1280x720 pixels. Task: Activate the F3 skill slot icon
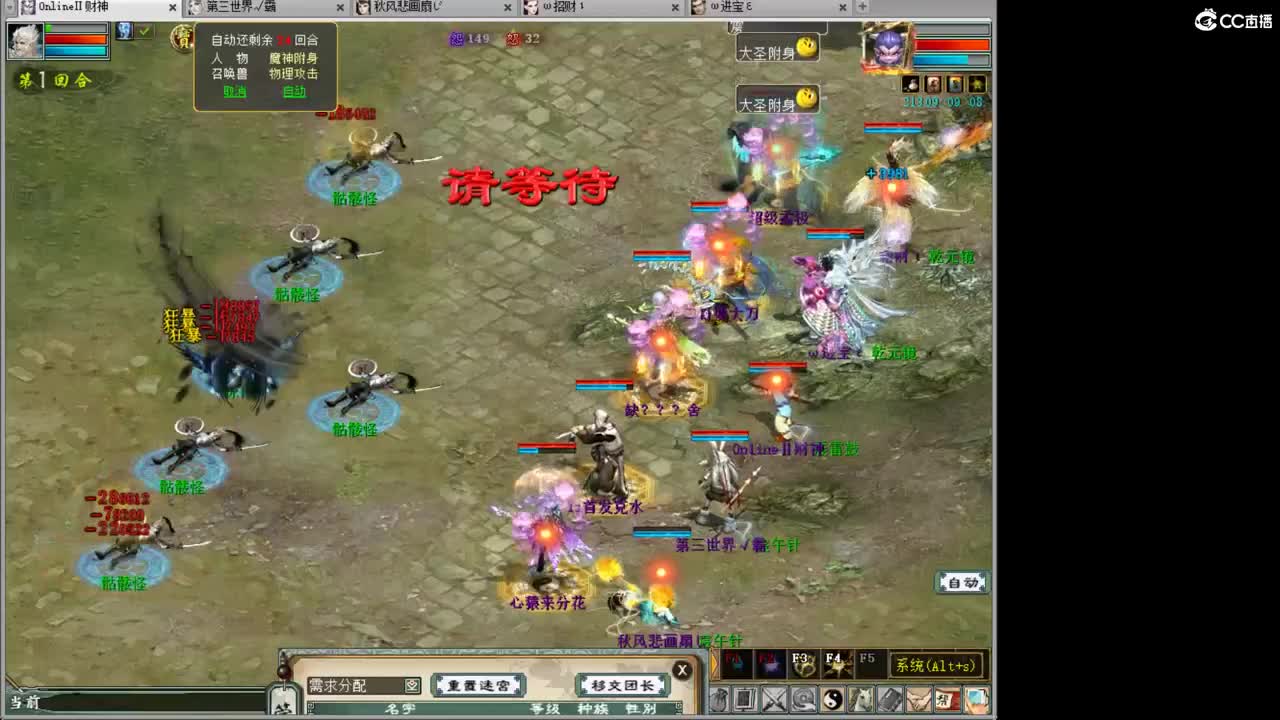801,663
